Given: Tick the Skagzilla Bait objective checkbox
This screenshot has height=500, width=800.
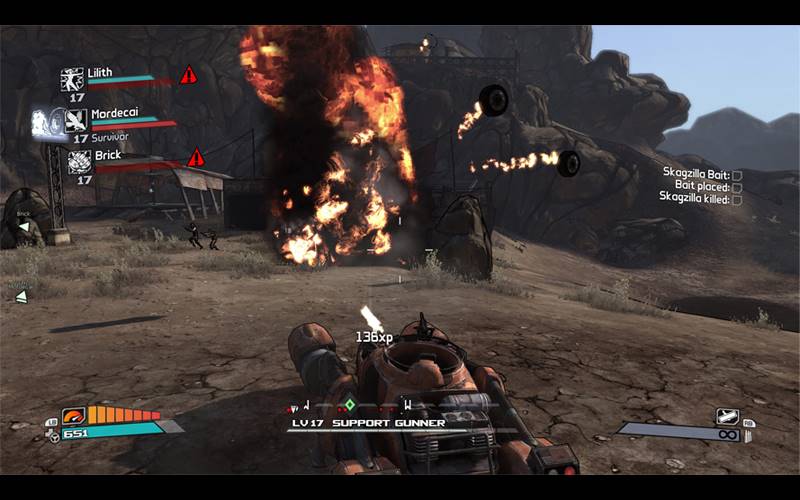Looking at the screenshot, I should pyautogui.click(x=737, y=174).
